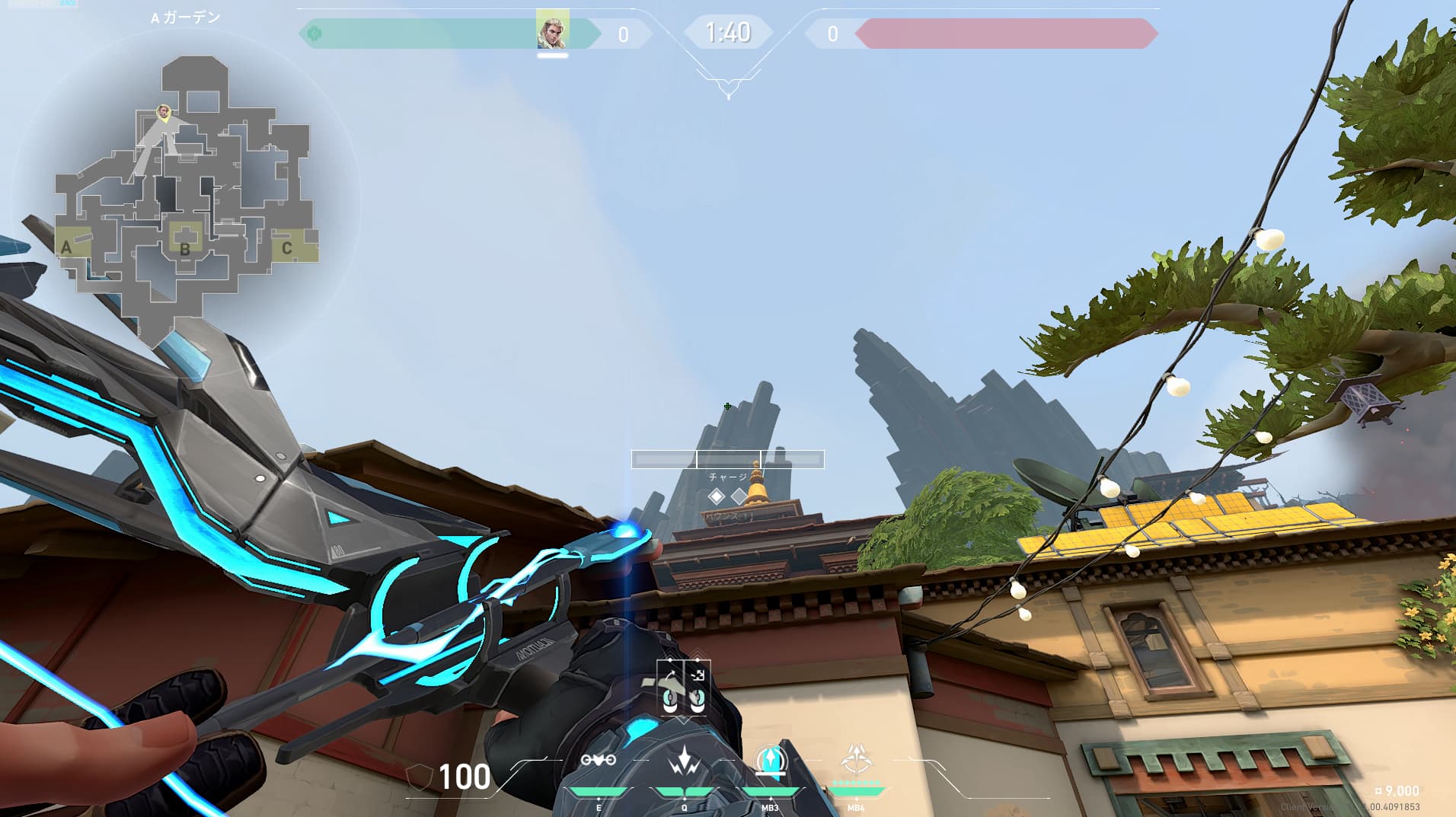Click the left-click mouse charge hint icon
Viewport: 1456px width, 817px height.
[670, 701]
